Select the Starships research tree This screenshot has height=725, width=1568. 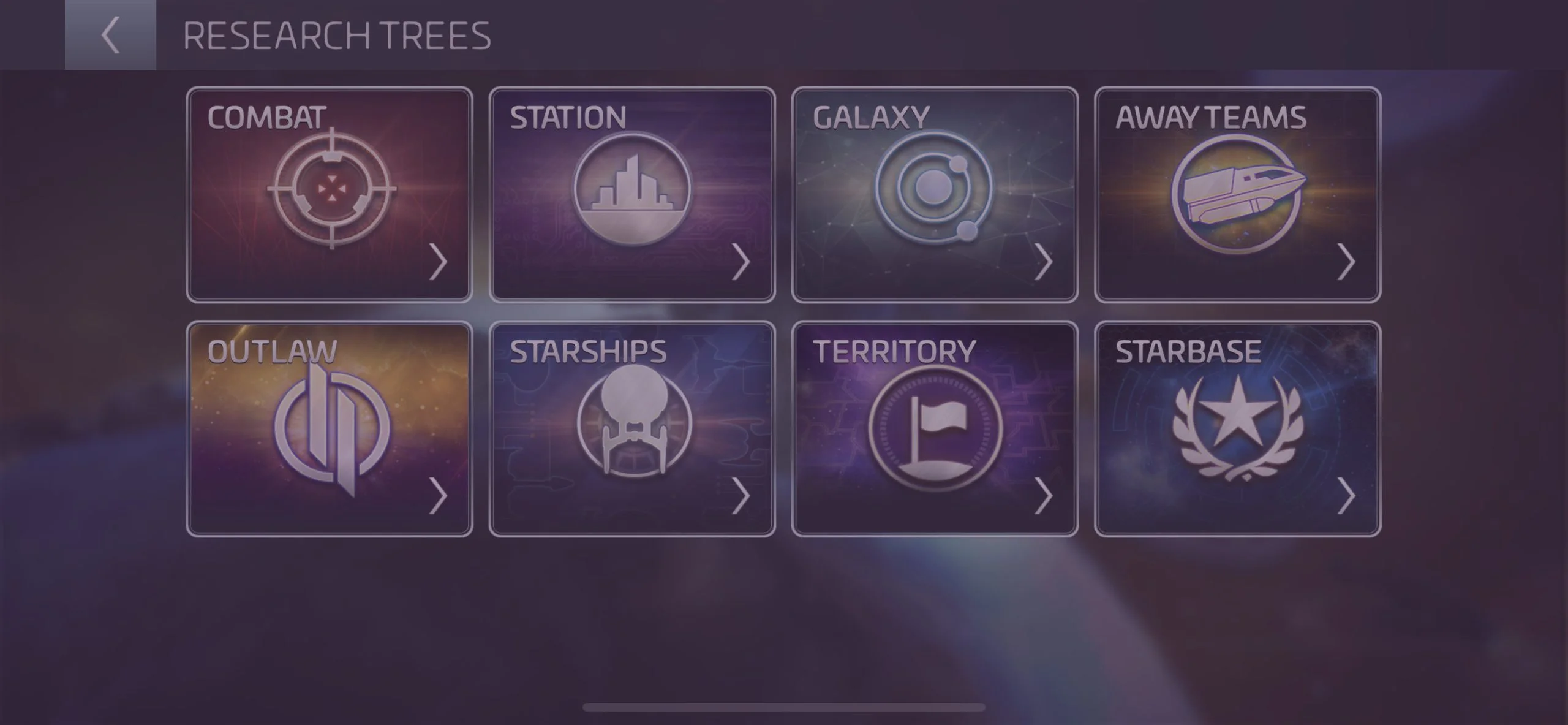(632, 429)
